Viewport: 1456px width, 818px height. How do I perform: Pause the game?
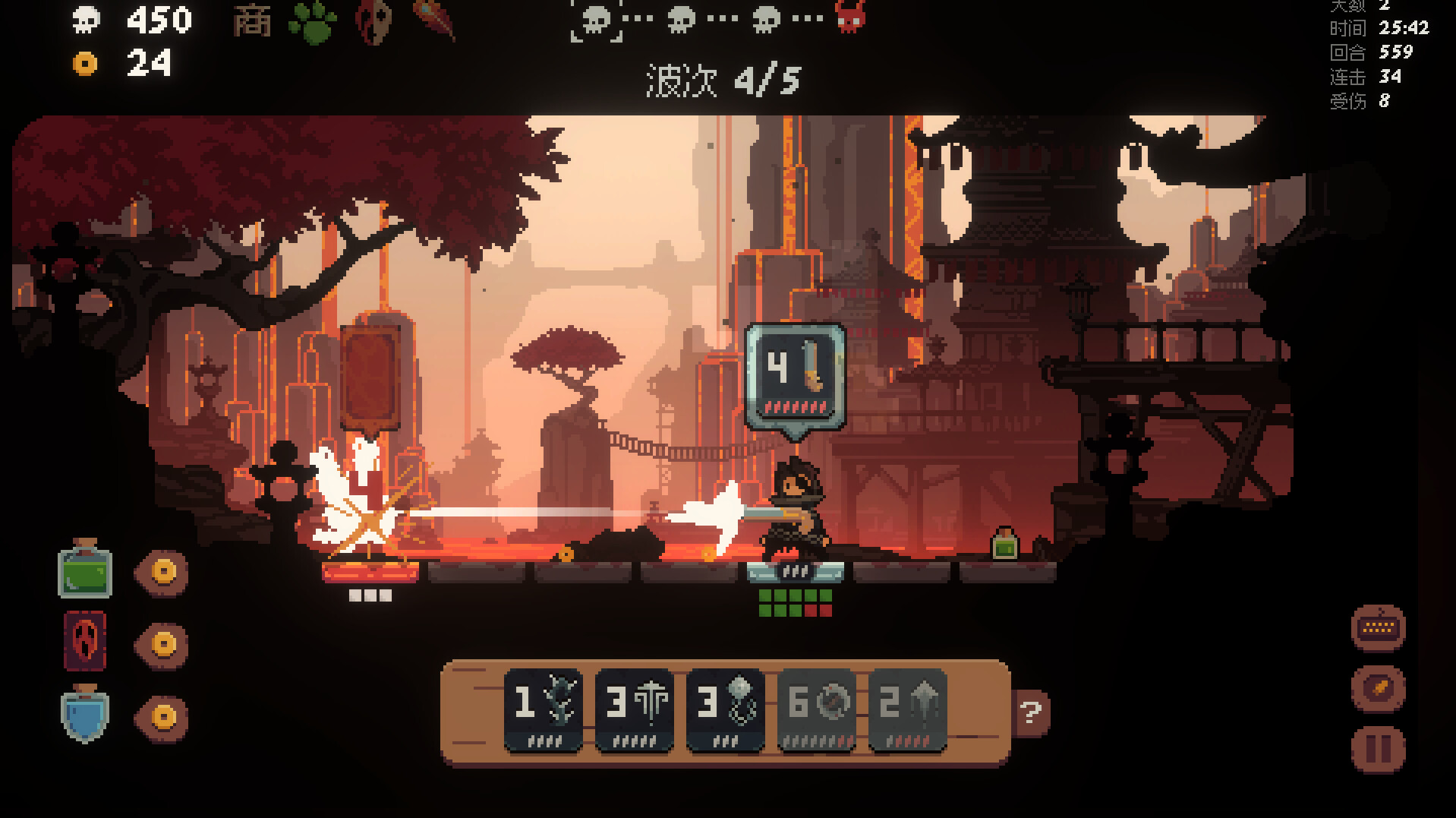coord(1378,749)
